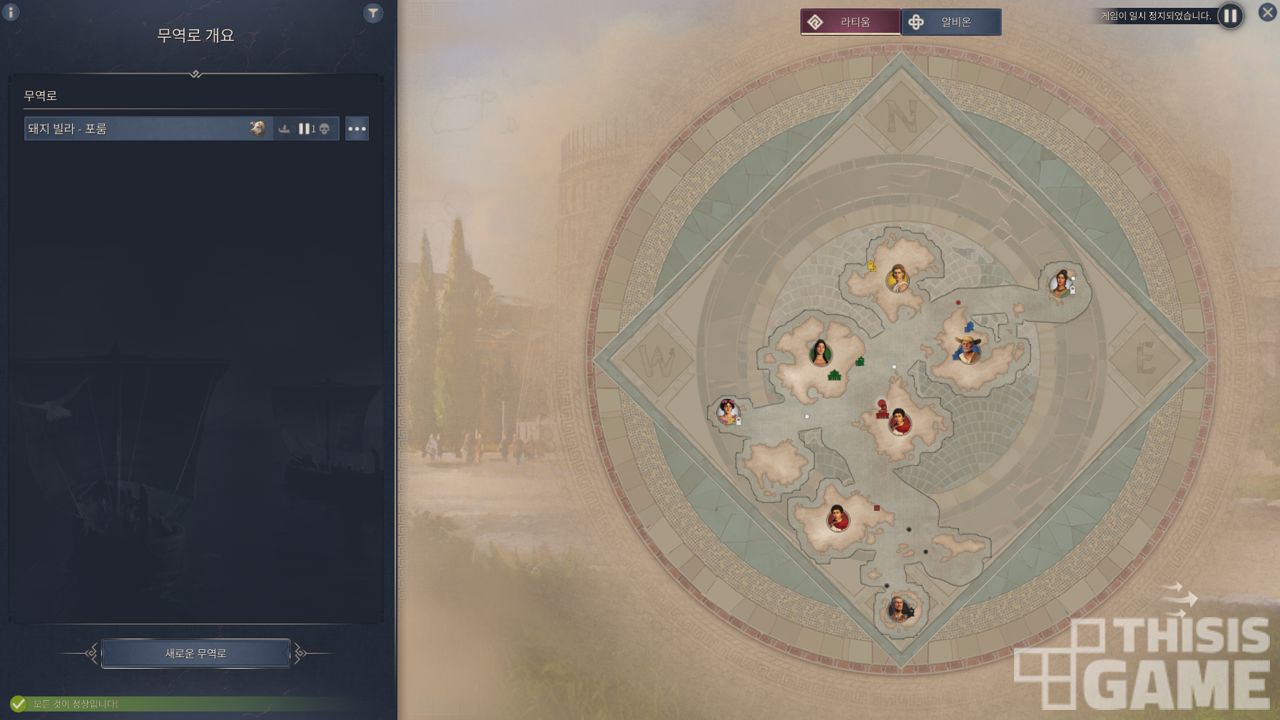The image size is (1280, 720).
Task: Select the dark-haired woman in green portrait marker
Action: (x=820, y=353)
